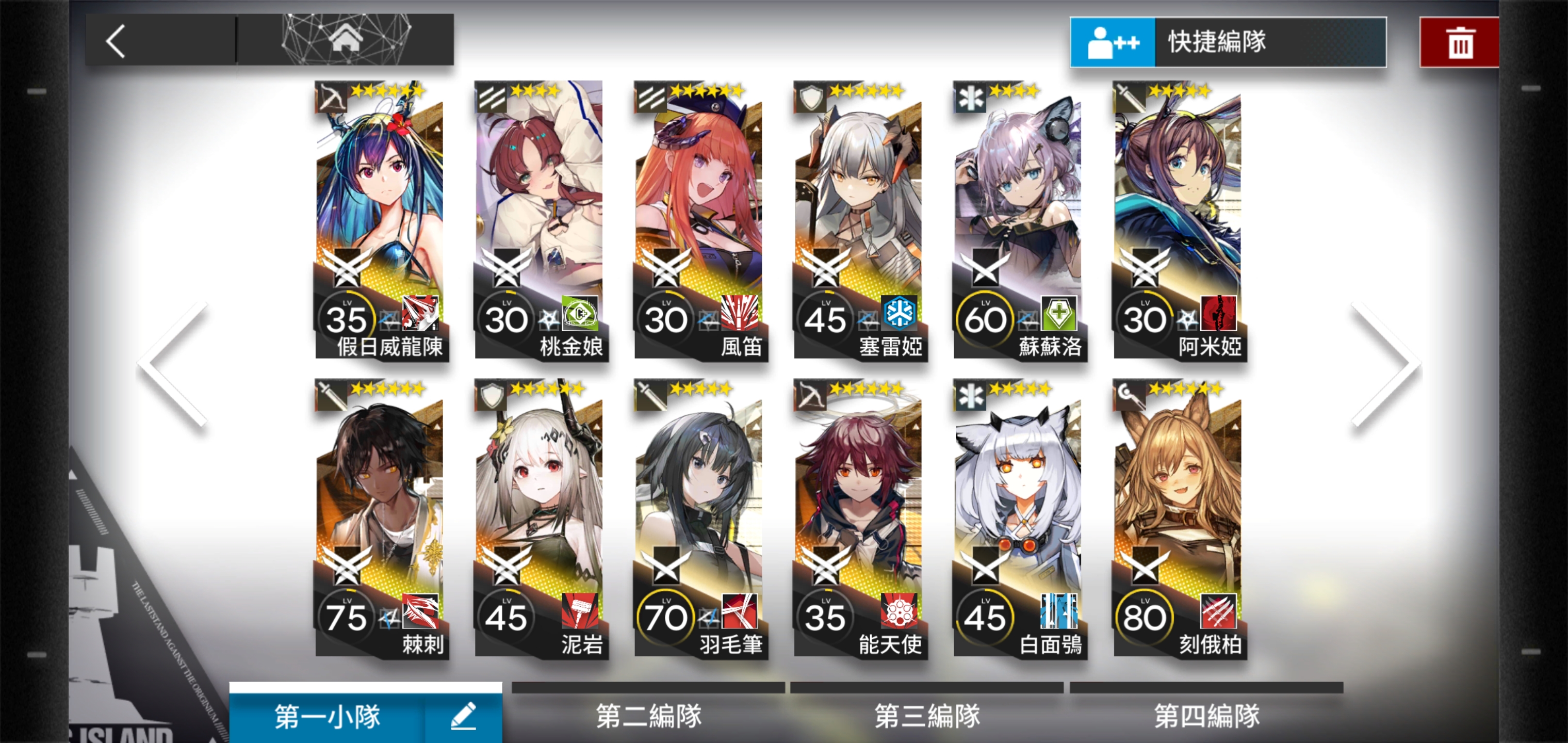Switch to the 第三編隊 squad tab

927,715
